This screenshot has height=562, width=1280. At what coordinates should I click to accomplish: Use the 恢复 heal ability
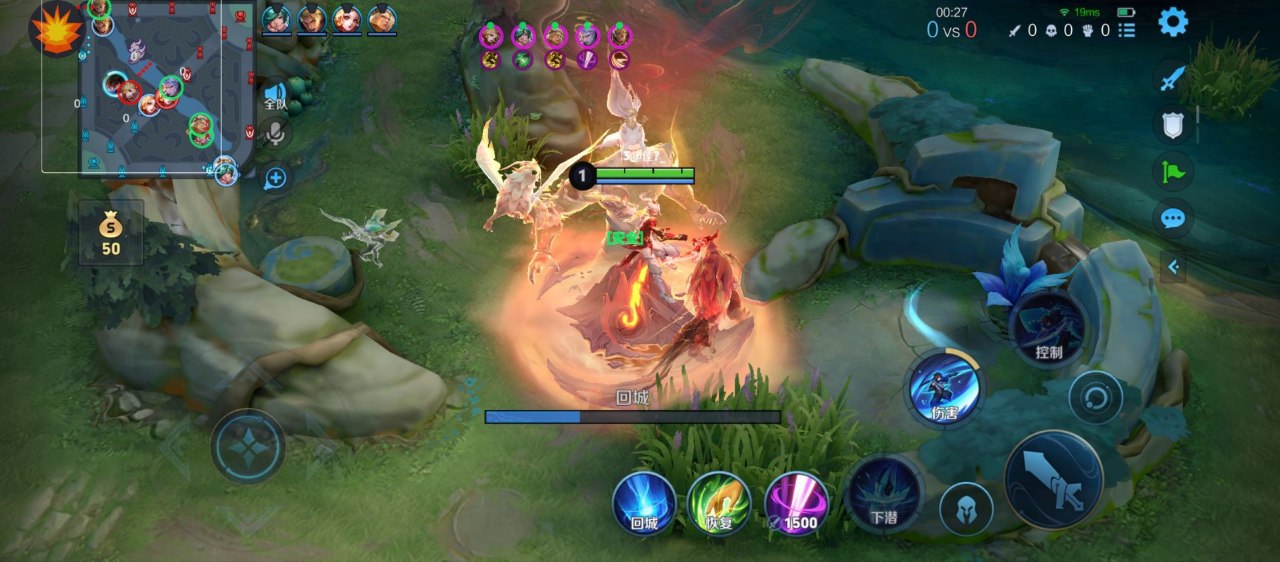coord(719,503)
